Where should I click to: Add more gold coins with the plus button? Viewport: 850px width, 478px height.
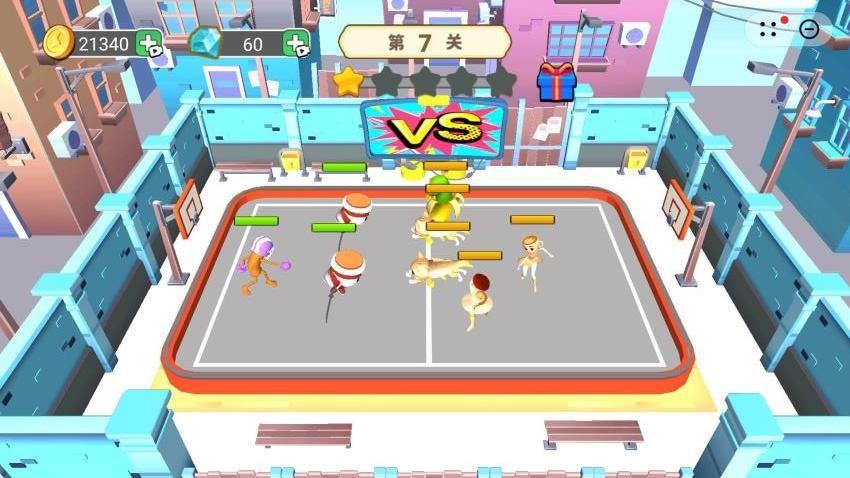click(x=149, y=44)
